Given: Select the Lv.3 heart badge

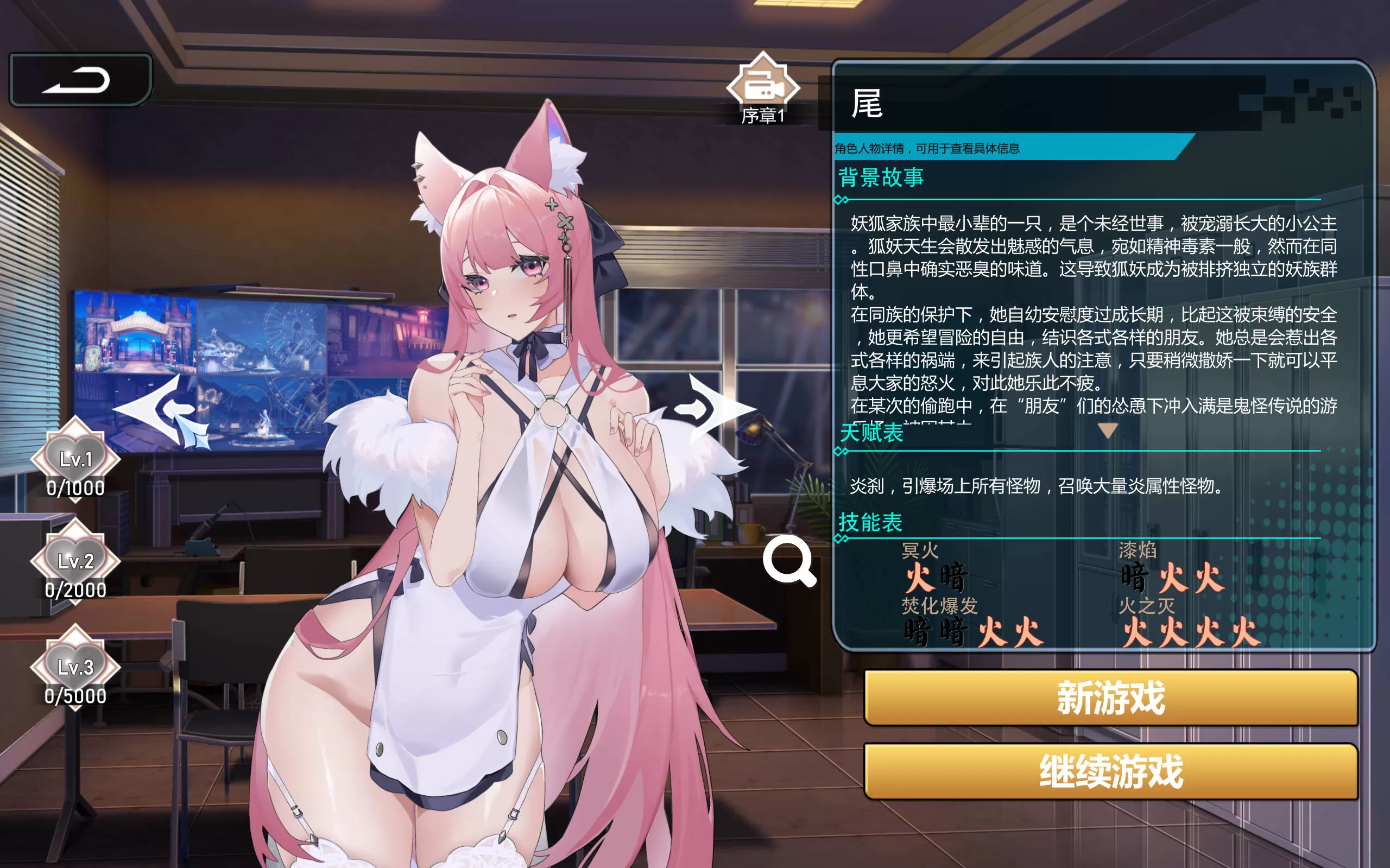Looking at the screenshot, I should click(x=76, y=667).
